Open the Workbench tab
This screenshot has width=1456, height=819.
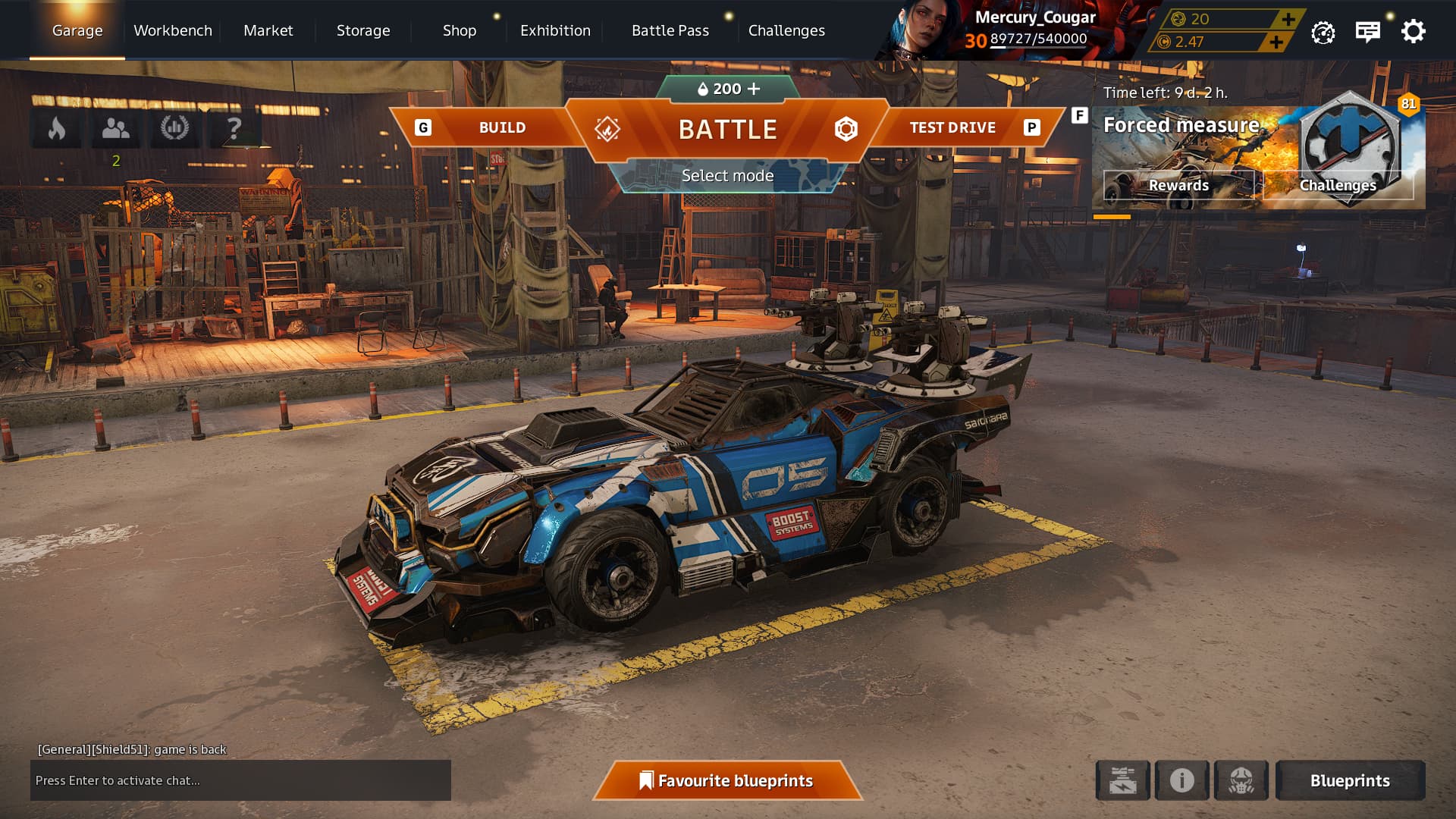click(173, 30)
